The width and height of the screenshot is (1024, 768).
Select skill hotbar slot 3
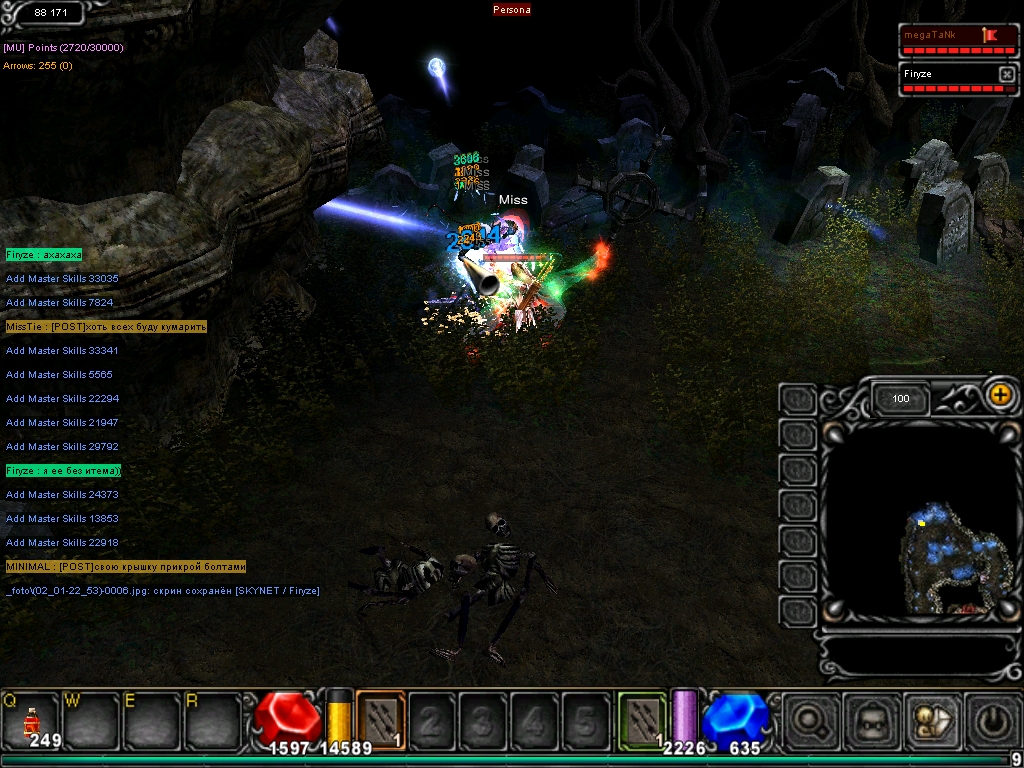483,720
